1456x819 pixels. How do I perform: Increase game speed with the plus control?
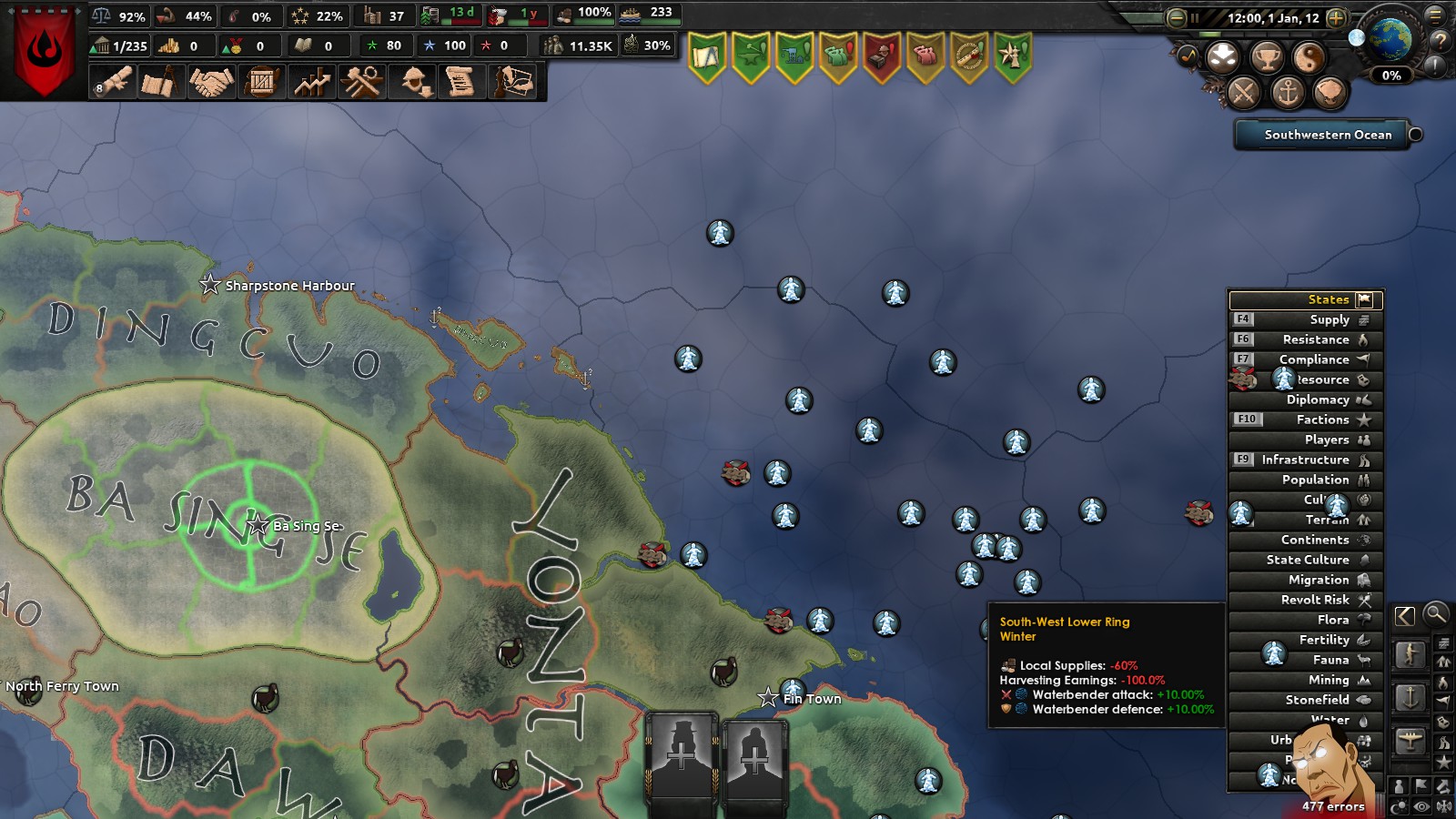[1336, 17]
